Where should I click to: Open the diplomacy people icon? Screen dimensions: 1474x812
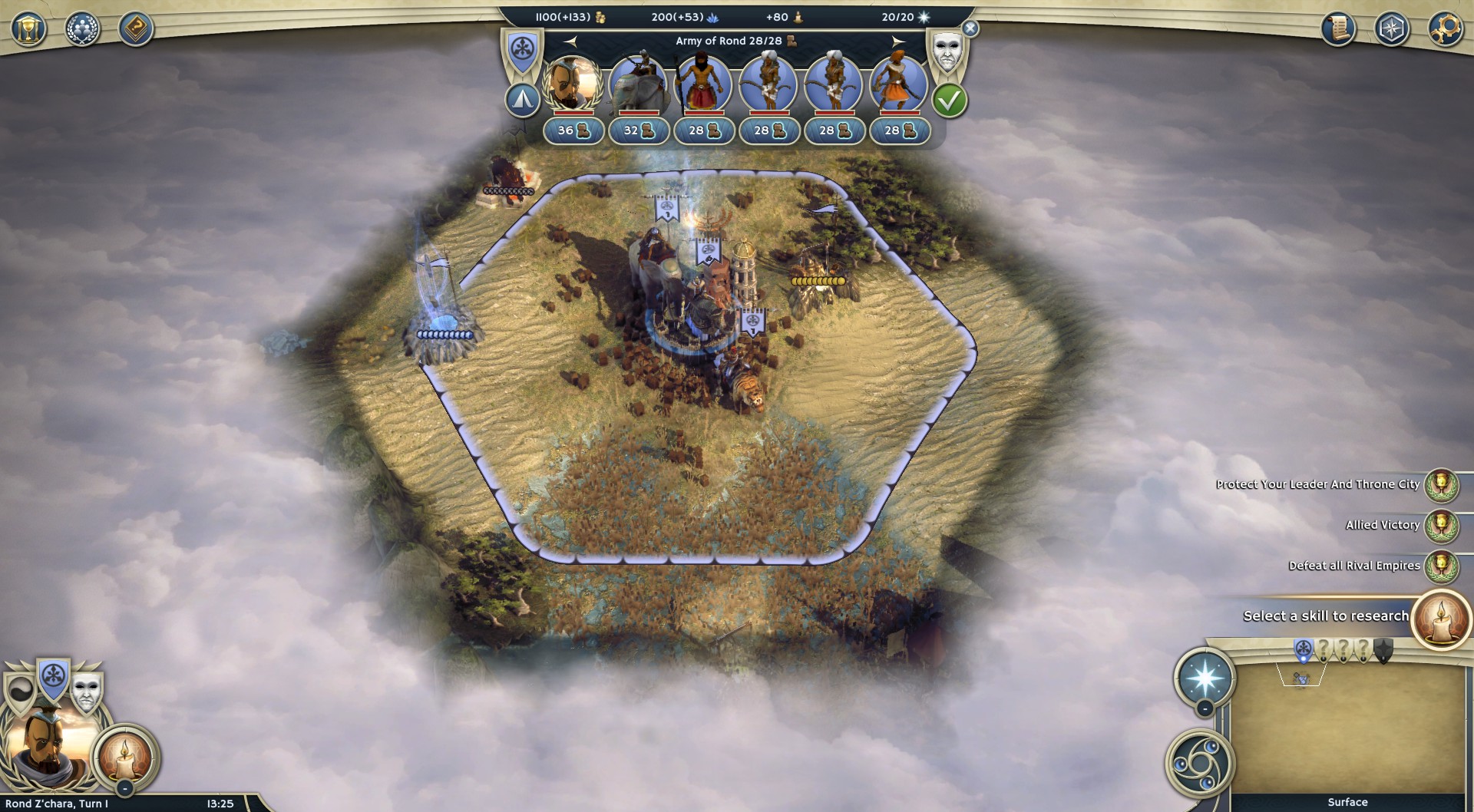coord(82,29)
